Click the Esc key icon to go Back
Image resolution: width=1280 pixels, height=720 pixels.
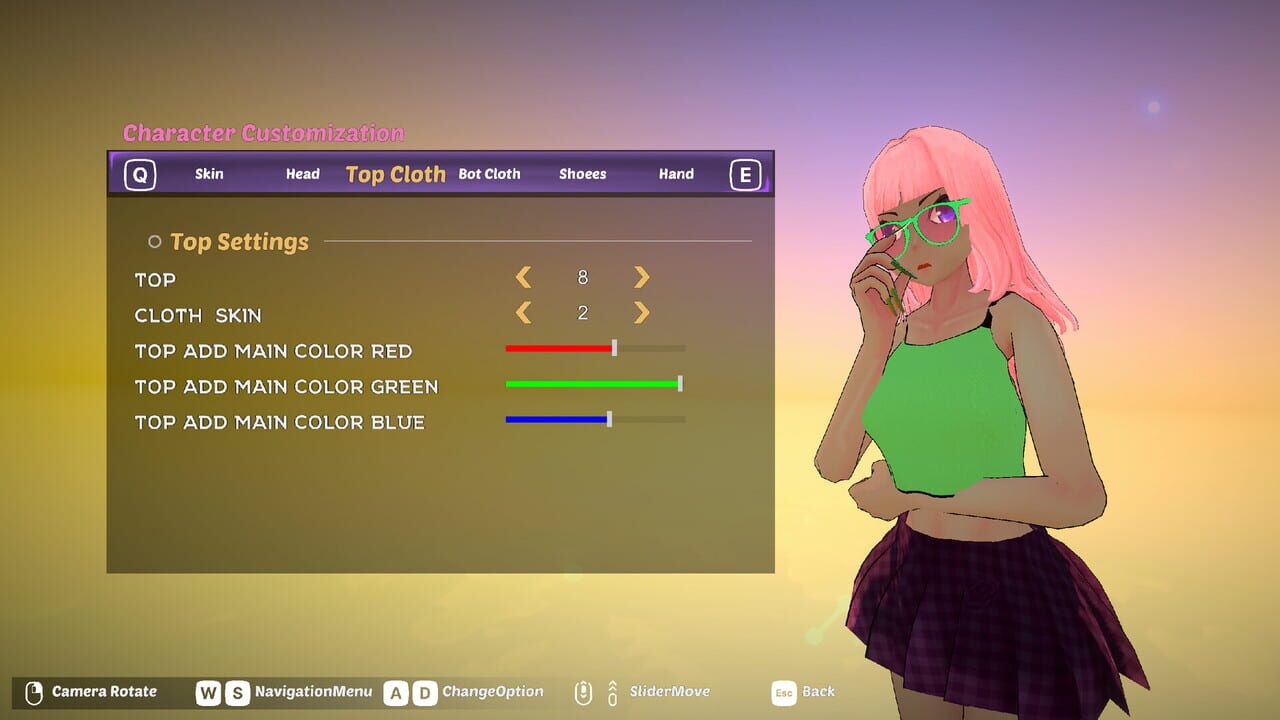pos(786,691)
